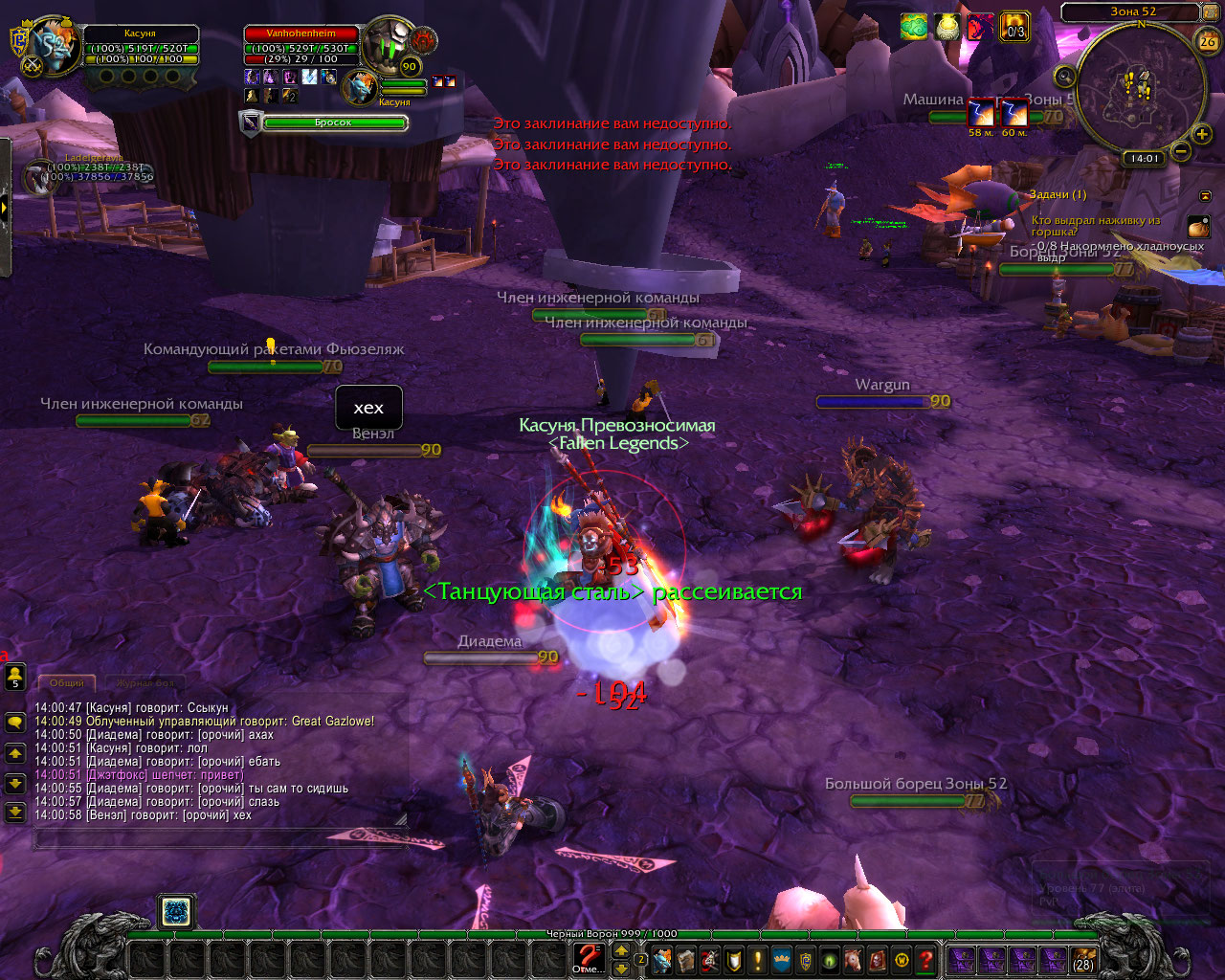Open the calendar showing day 26

point(1208,41)
